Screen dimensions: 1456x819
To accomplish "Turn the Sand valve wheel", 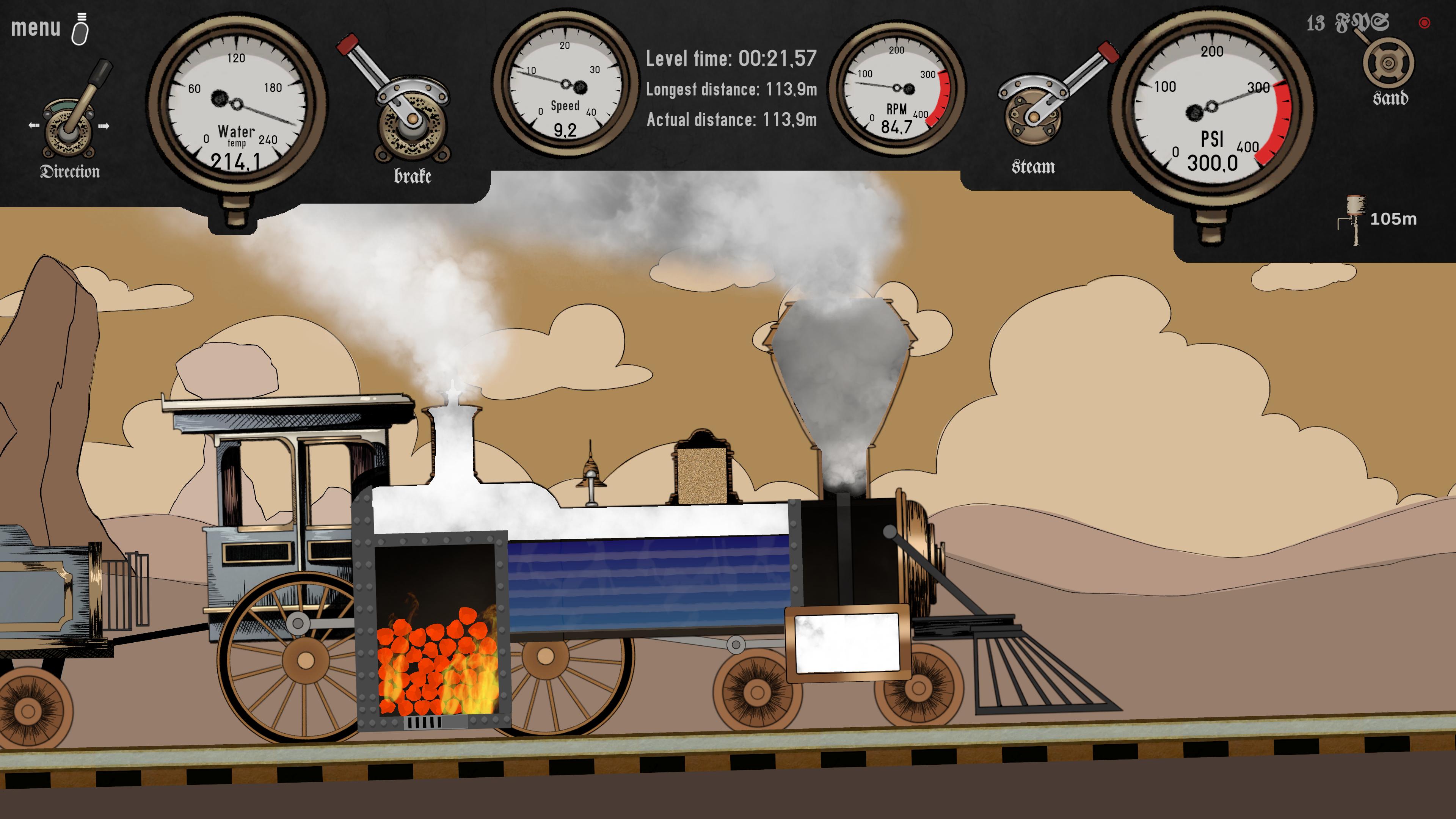I will [1389, 62].
